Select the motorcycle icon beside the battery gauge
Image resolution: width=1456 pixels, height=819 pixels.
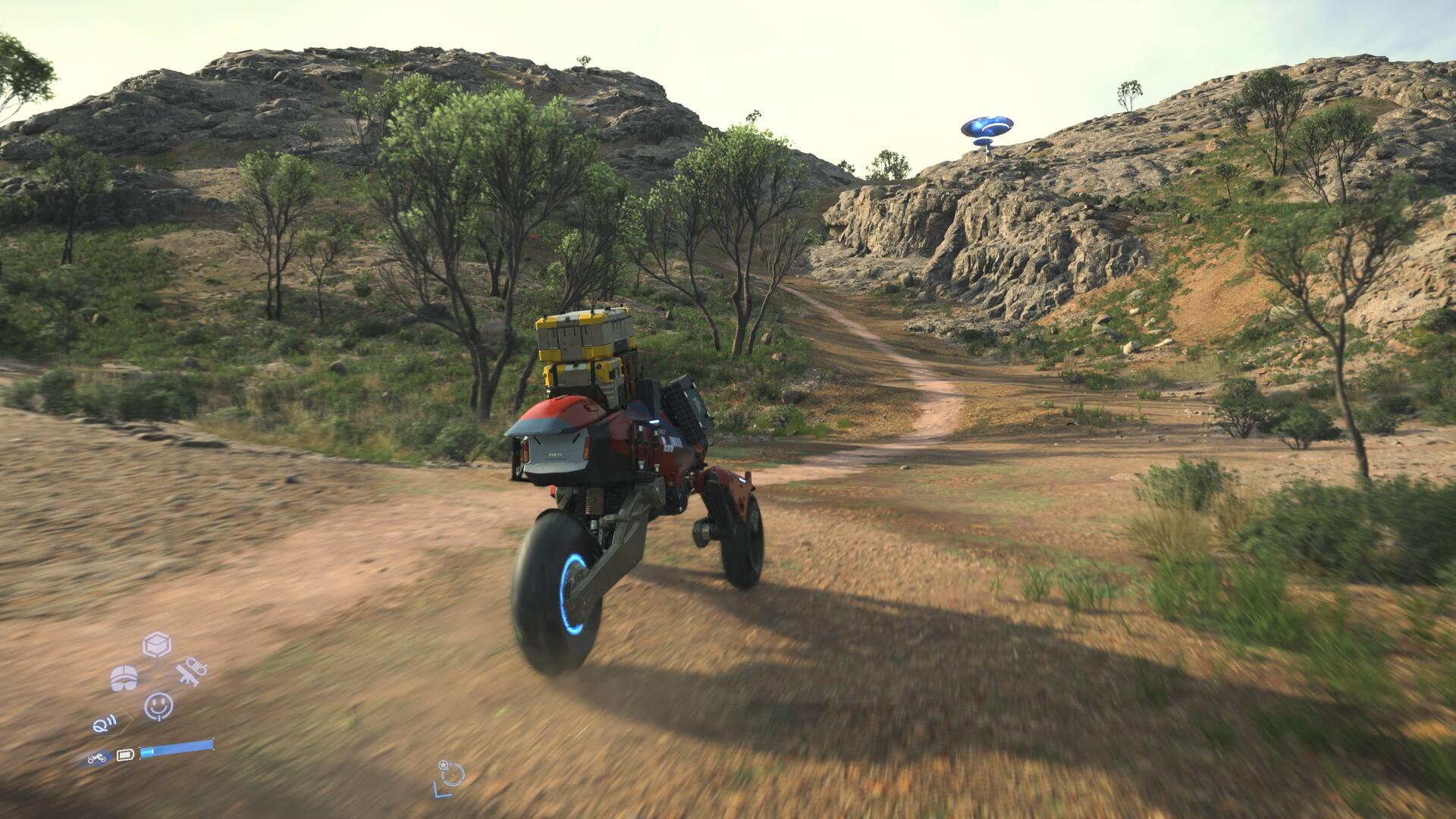click(x=97, y=757)
